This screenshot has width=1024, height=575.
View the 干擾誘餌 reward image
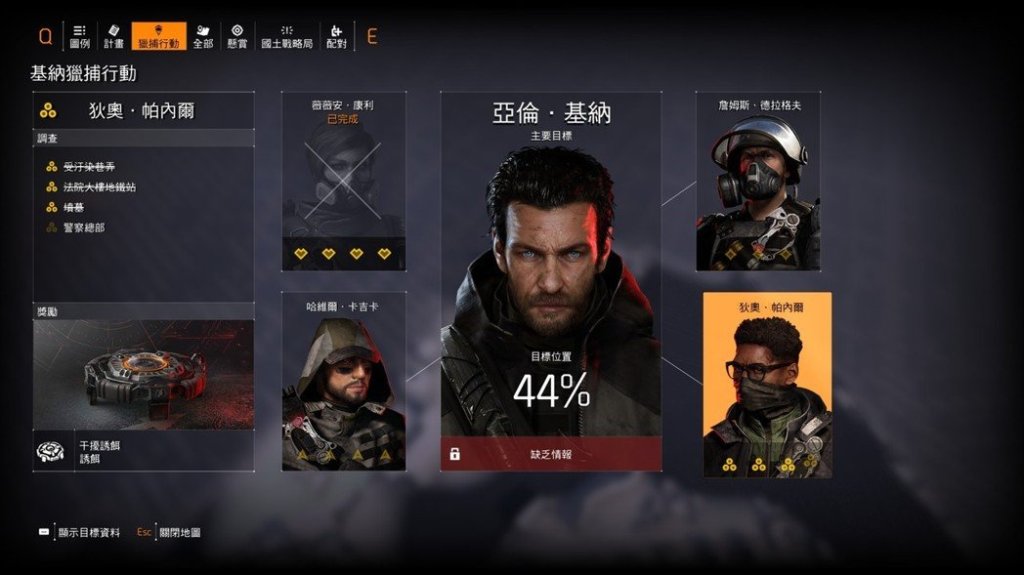(x=144, y=374)
